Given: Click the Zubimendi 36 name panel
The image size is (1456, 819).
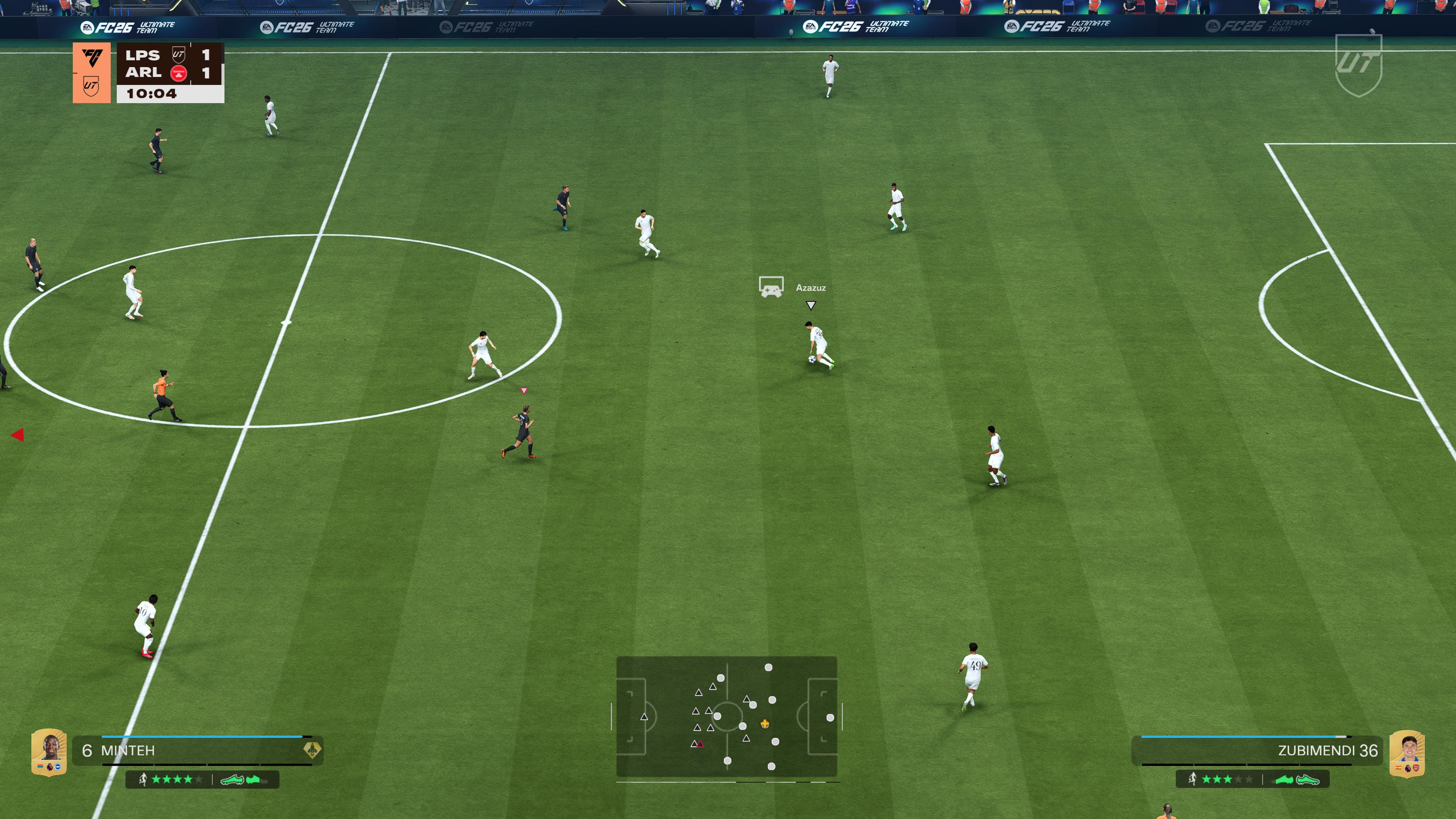Looking at the screenshot, I should 1258,751.
